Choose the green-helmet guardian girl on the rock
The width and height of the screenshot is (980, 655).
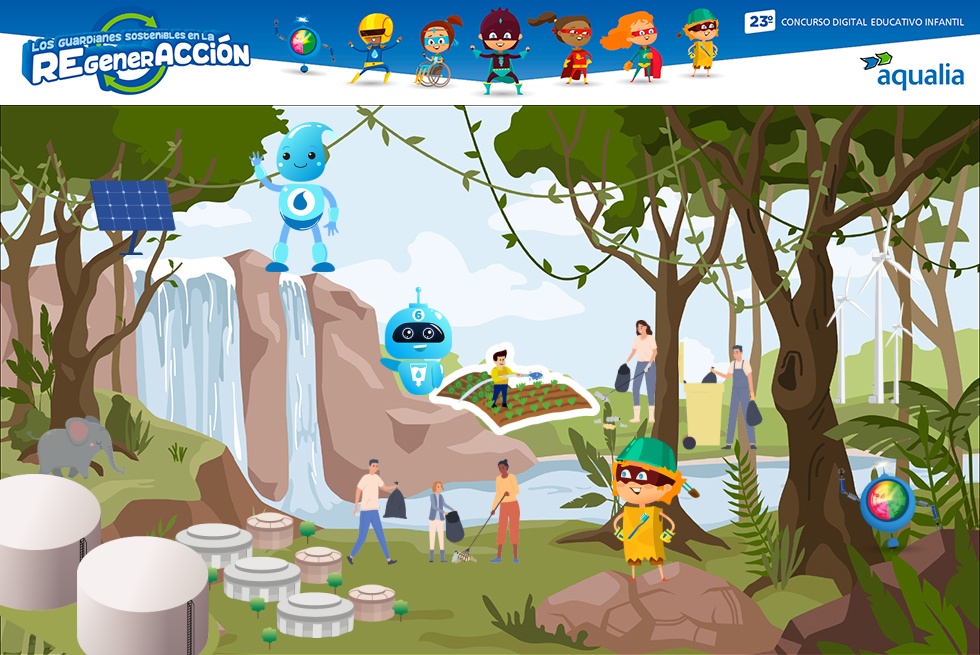click(x=642, y=505)
